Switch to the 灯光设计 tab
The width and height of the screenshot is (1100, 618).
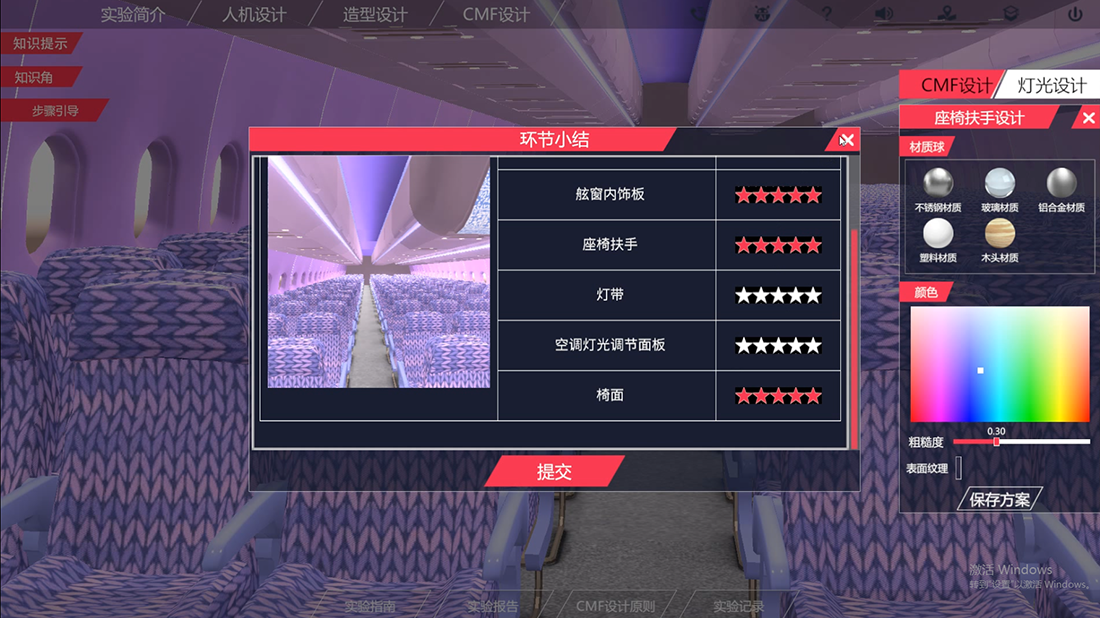tap(1051, 85)
